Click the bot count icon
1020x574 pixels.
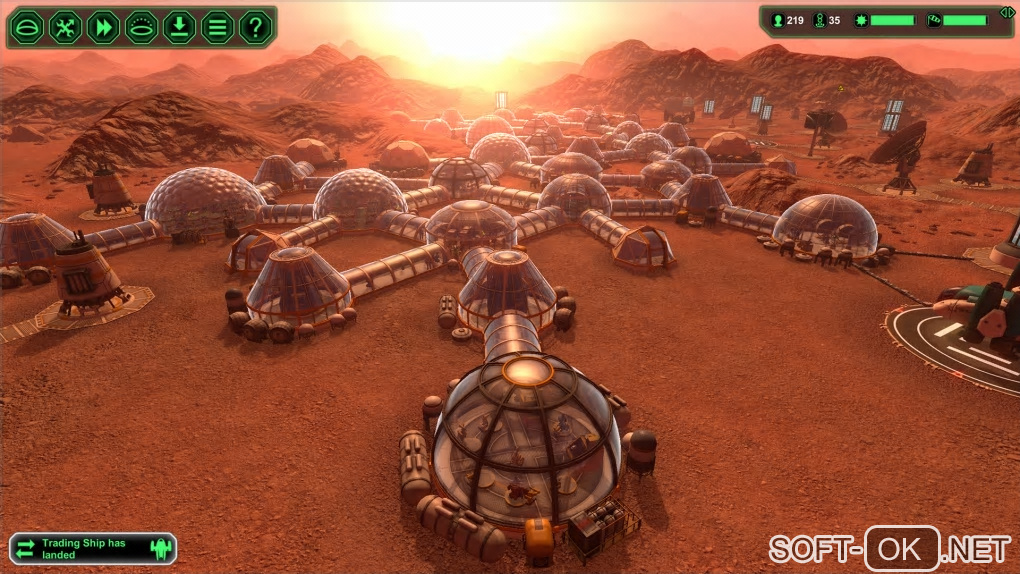[820, 20]
